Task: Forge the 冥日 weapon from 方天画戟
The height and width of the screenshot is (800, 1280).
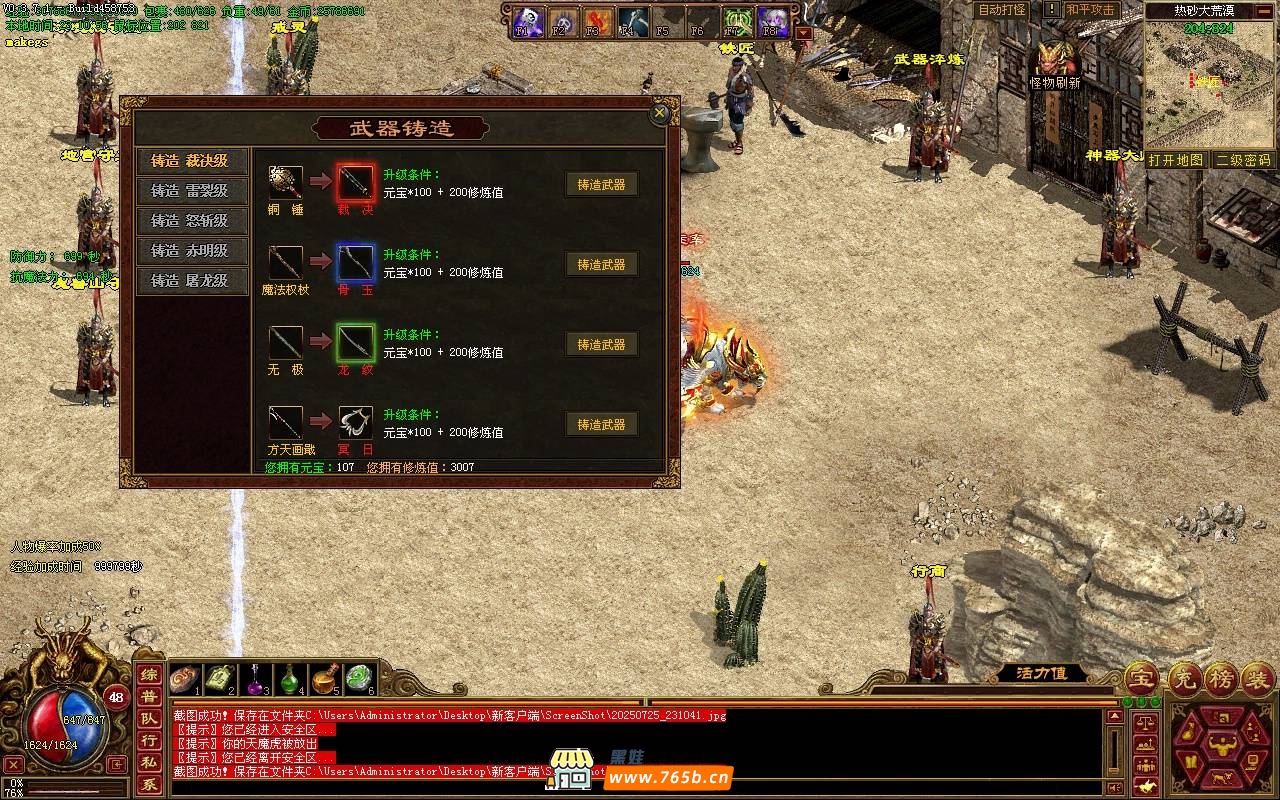Action: tap(601, 425)
